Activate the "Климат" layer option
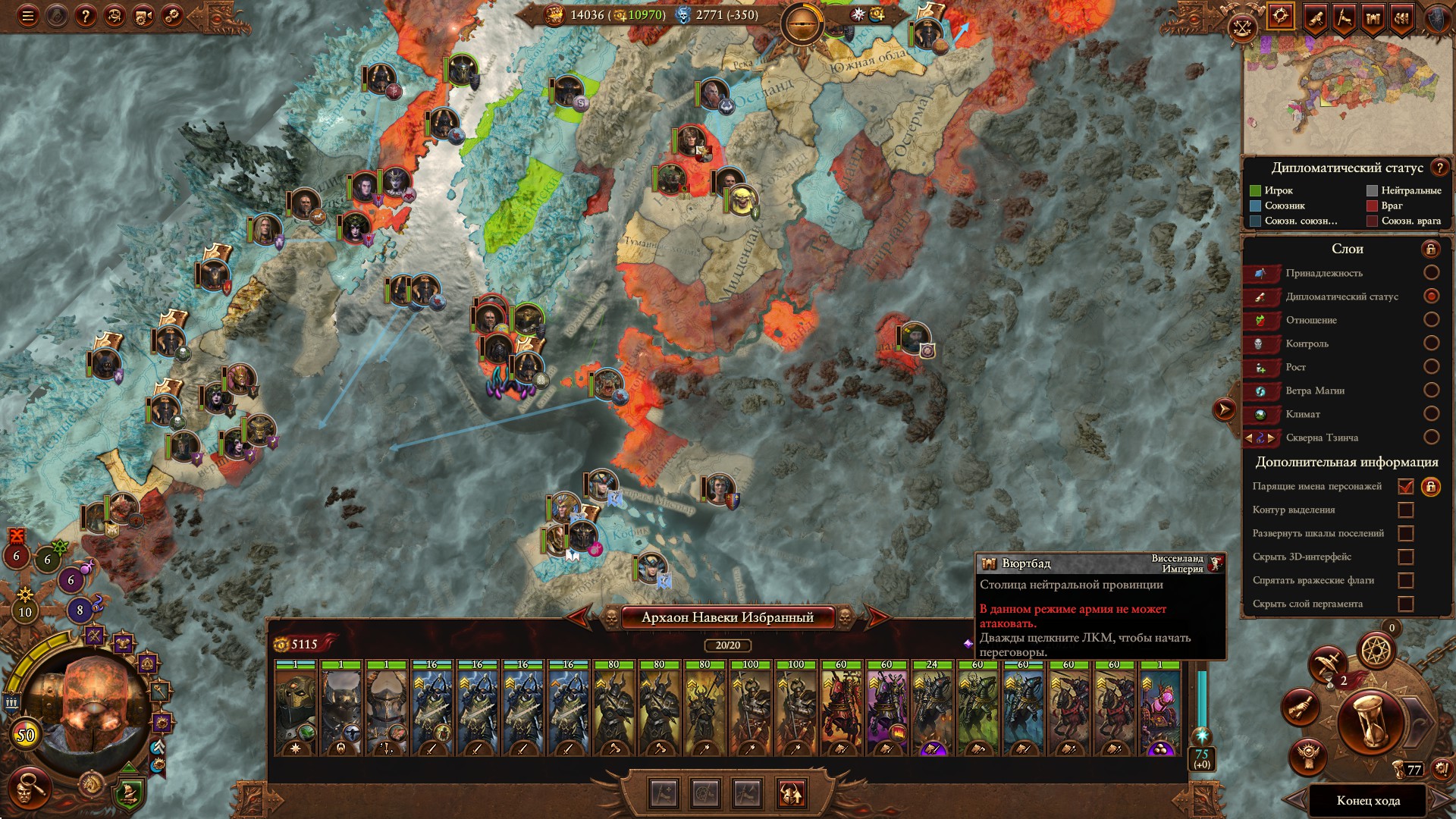The height and width of the screenshot is (819, 1456). pyautogui.click(x=1431, y=413)
